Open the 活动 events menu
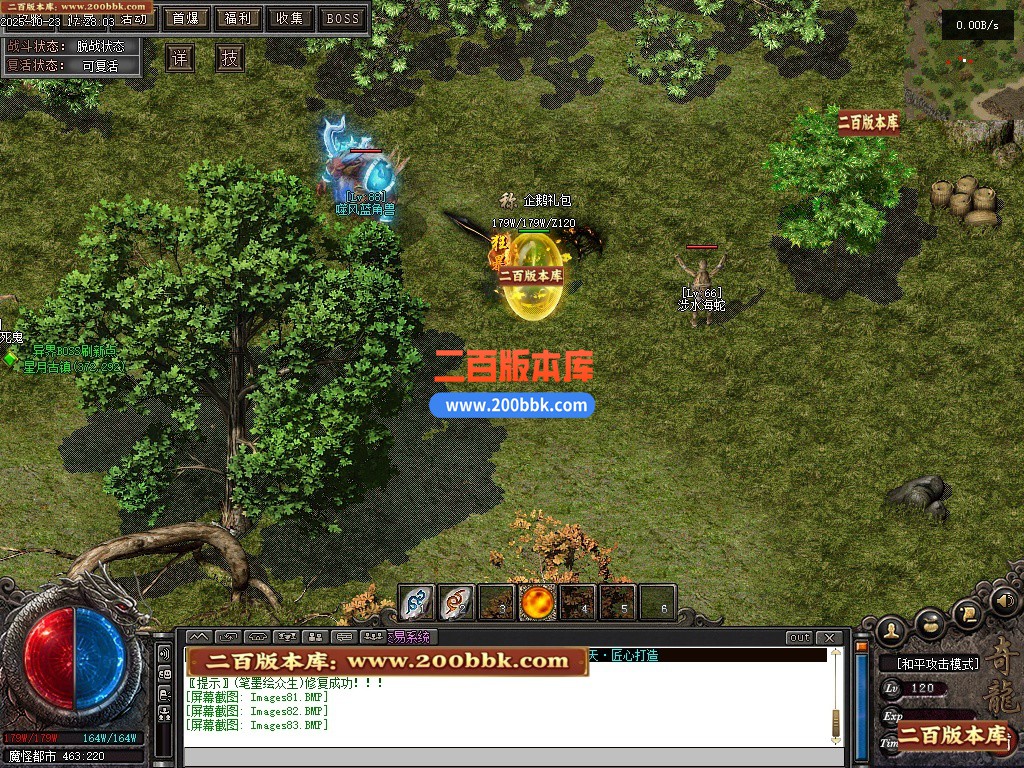Viewport: 1024px width, 768px height. pos(133,19)
